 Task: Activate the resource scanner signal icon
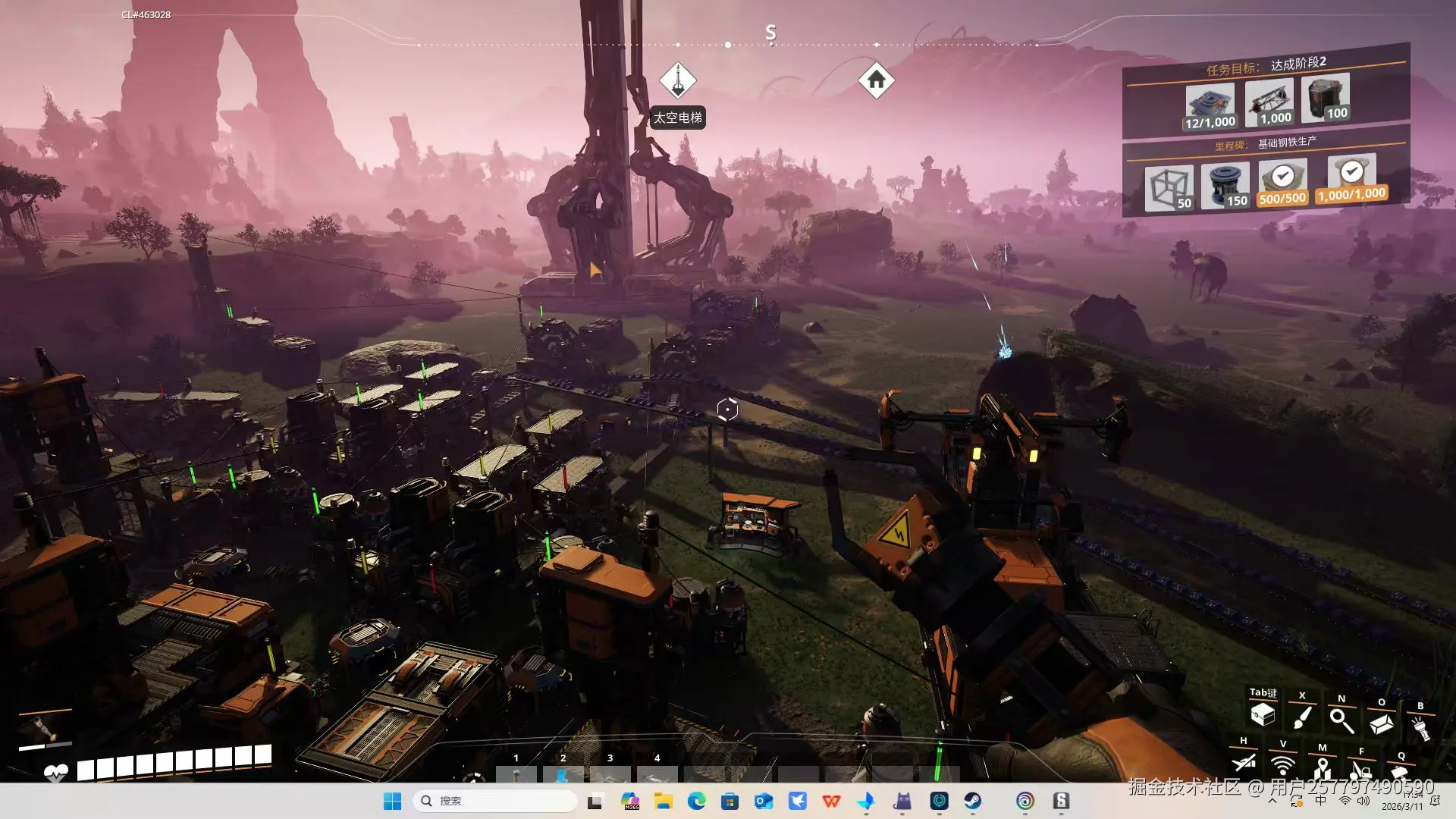(1283, 764)
